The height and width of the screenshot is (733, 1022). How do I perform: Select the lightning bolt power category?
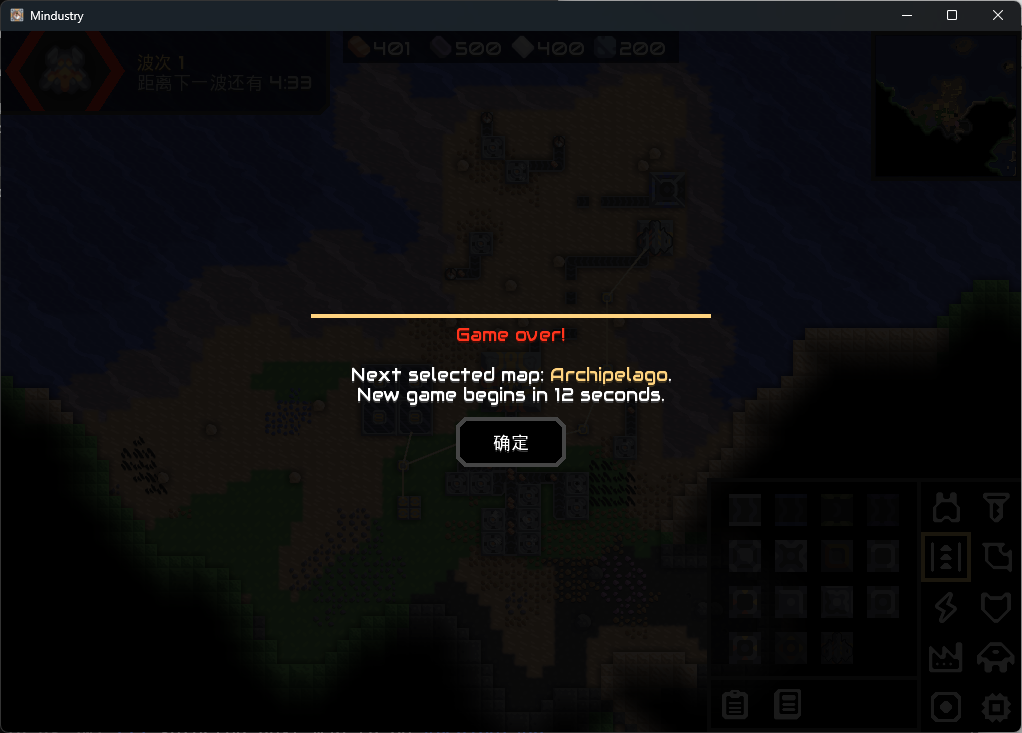point(946,607)
